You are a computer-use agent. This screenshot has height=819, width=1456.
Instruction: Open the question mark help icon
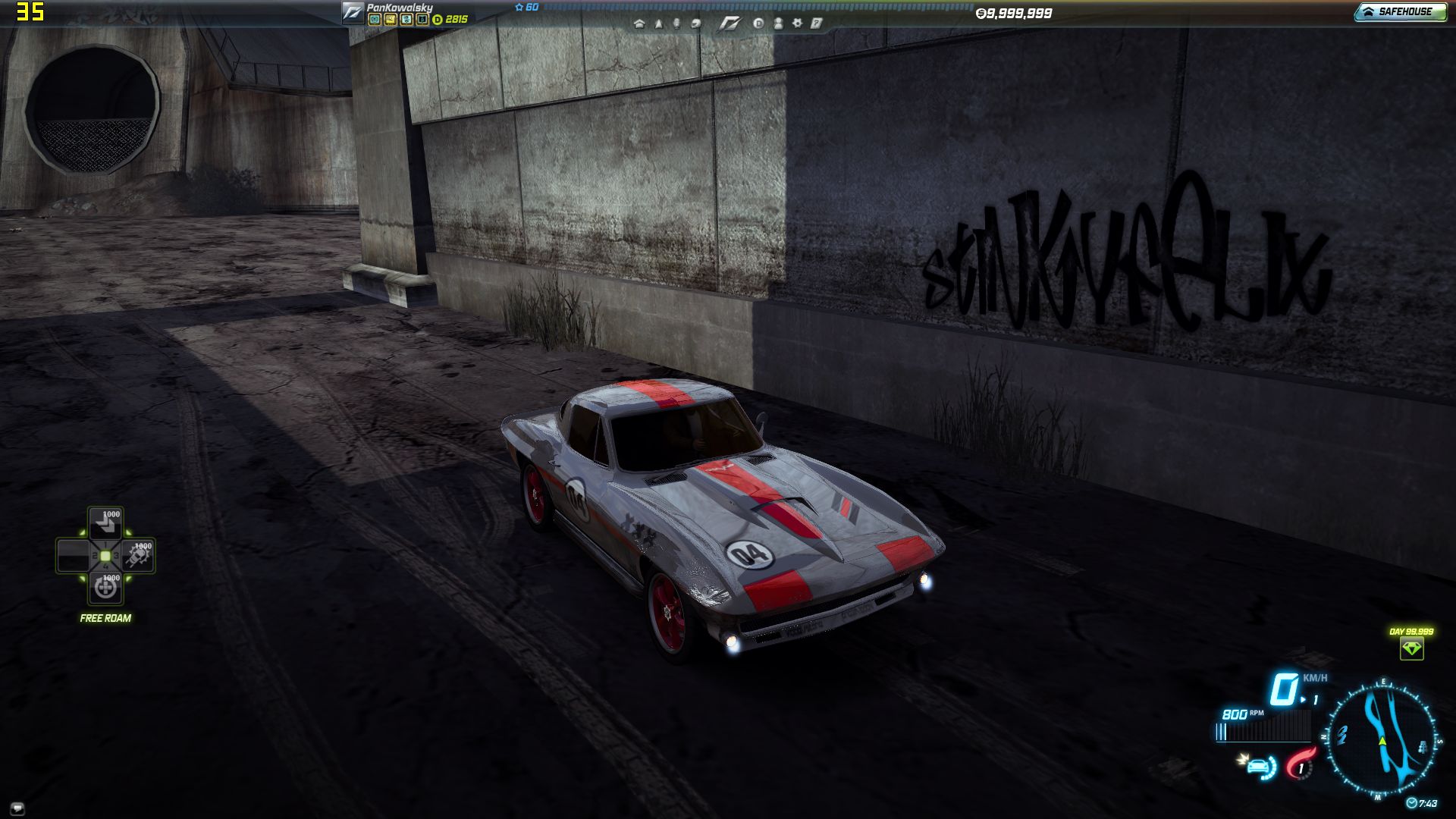[x=816, y=24]
